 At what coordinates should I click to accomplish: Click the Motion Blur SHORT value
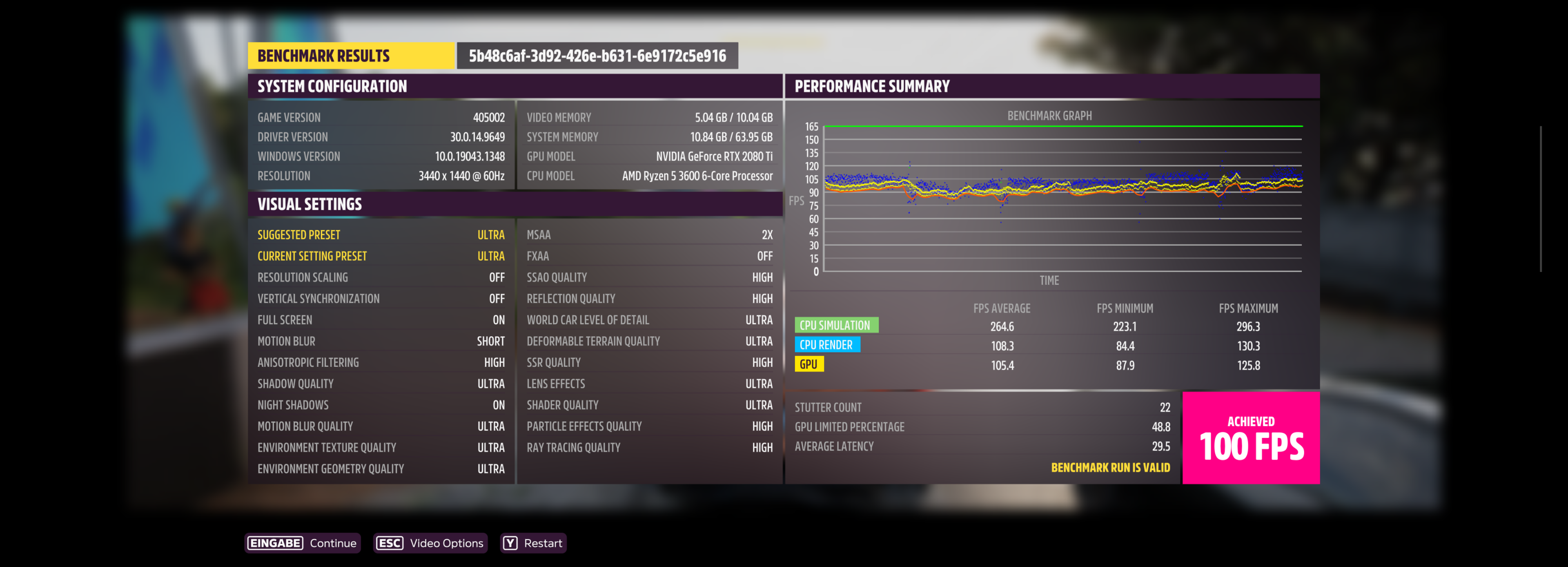(491, 340)
